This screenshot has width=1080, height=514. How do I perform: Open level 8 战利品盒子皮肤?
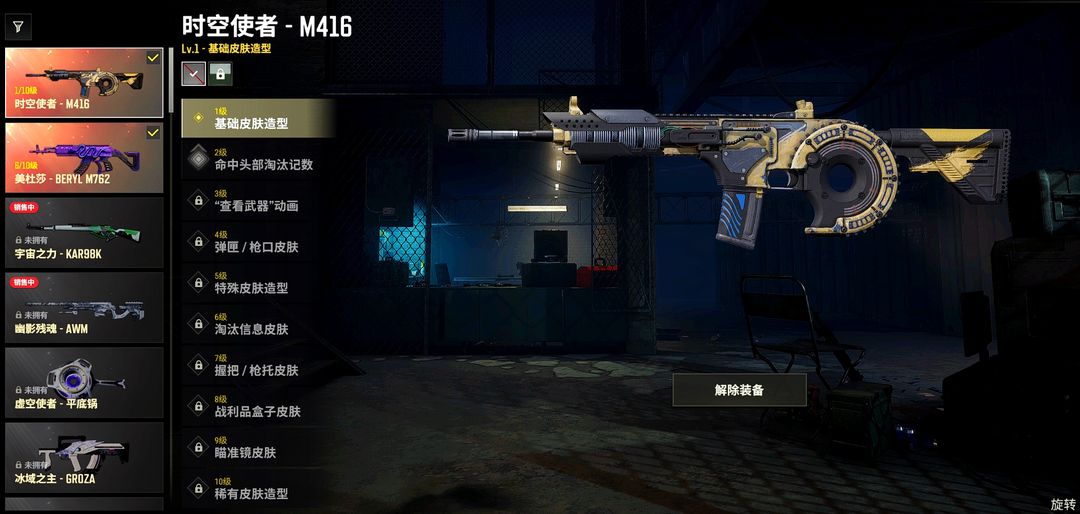257,406
